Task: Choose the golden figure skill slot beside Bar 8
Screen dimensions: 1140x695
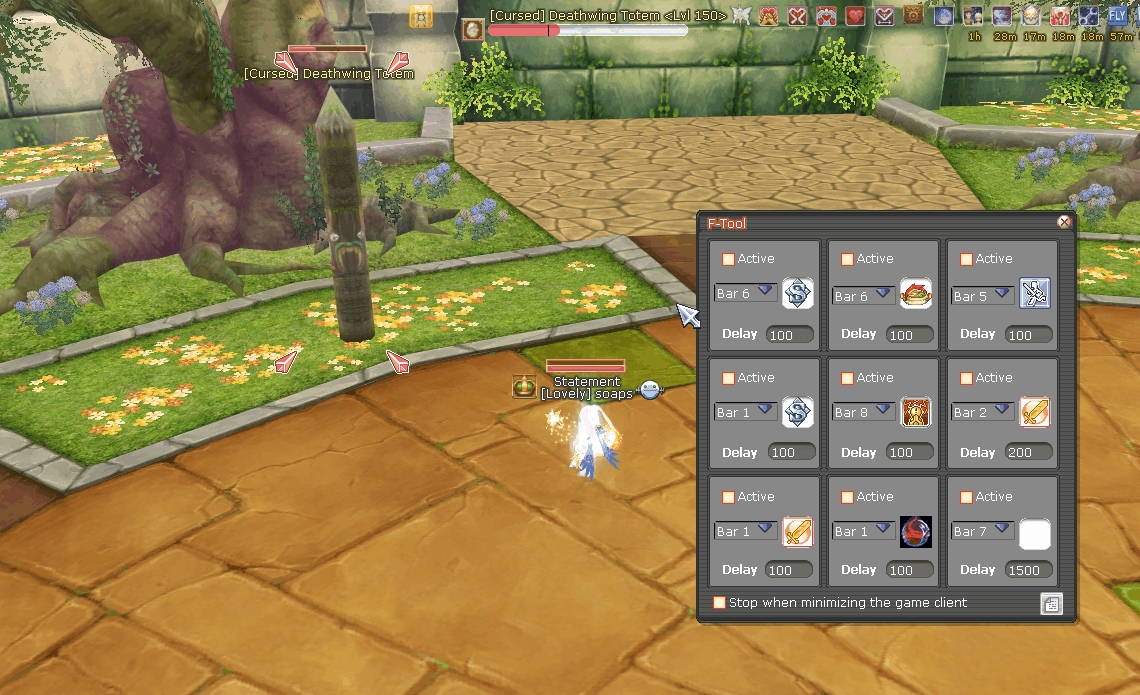Action: (916, 412)
